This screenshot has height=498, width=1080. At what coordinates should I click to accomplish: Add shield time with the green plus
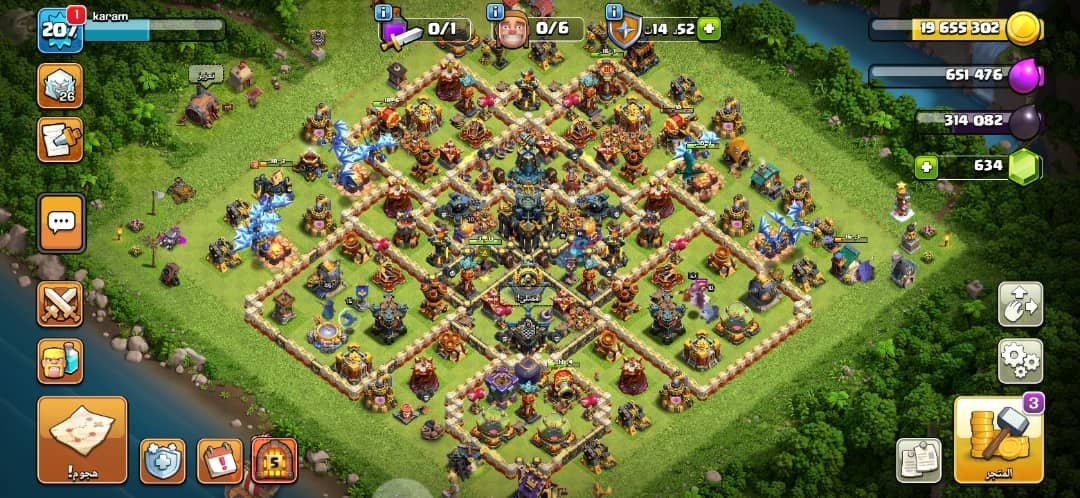(x=709, y=29)
